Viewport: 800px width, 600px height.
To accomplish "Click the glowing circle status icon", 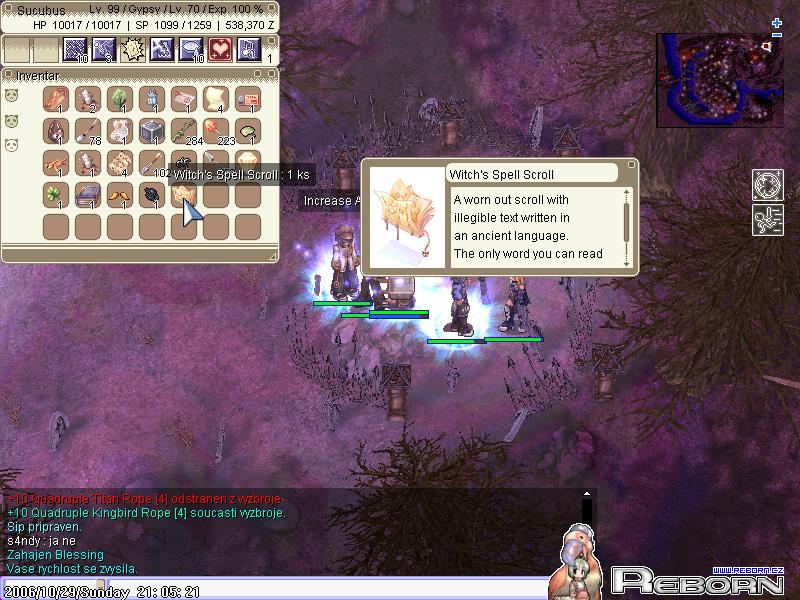I will [767, 186].
